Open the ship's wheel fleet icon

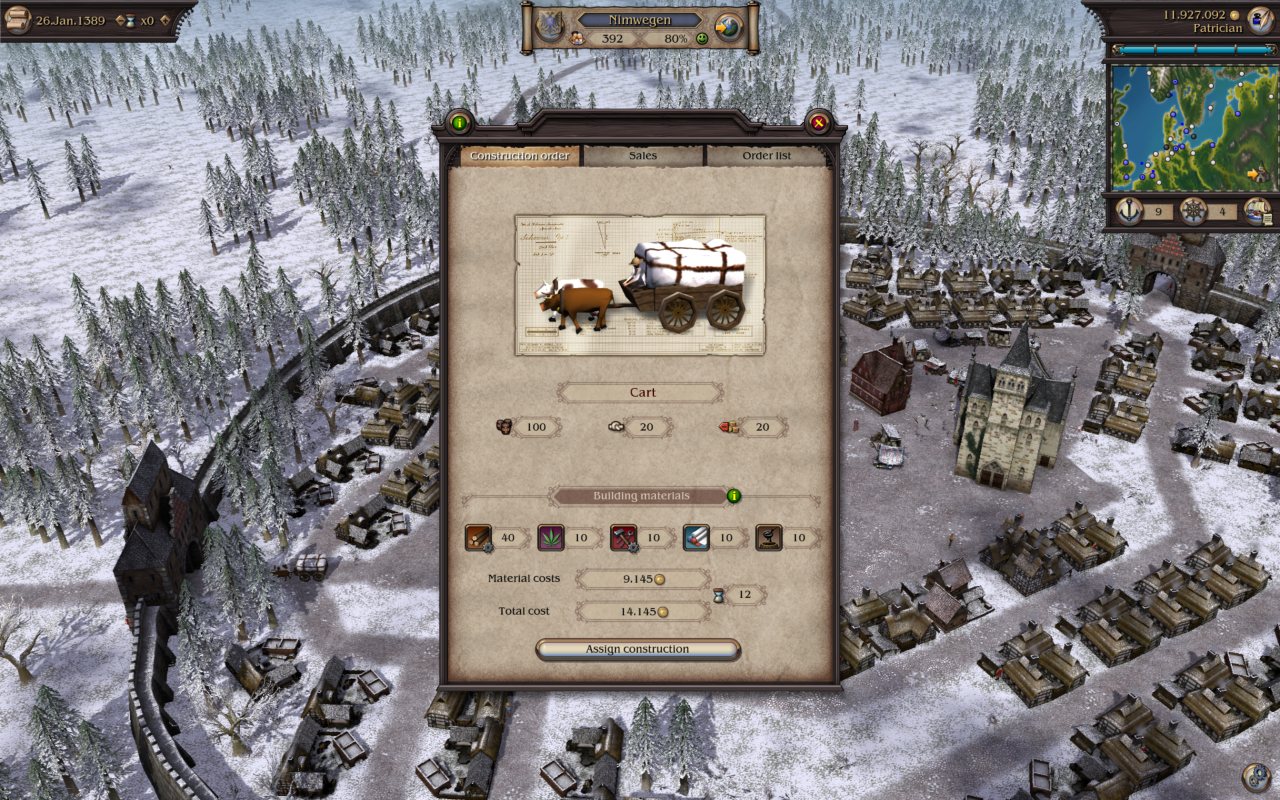point(1192,212)
